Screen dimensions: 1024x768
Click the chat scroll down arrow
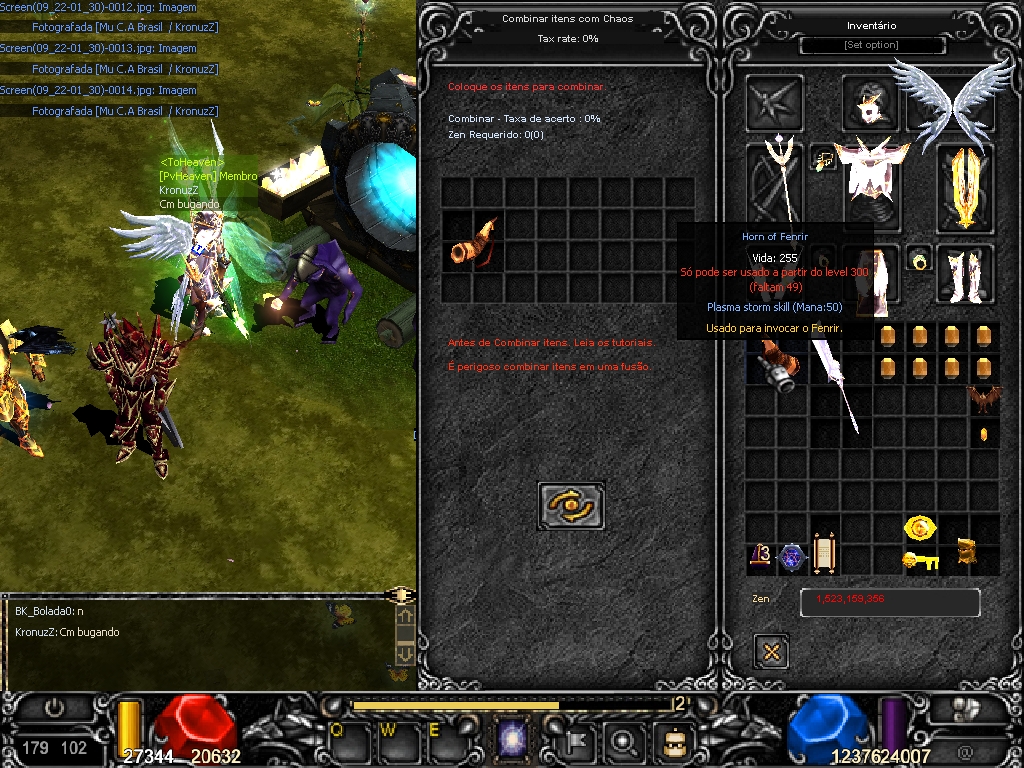click(x=405, y=653)
